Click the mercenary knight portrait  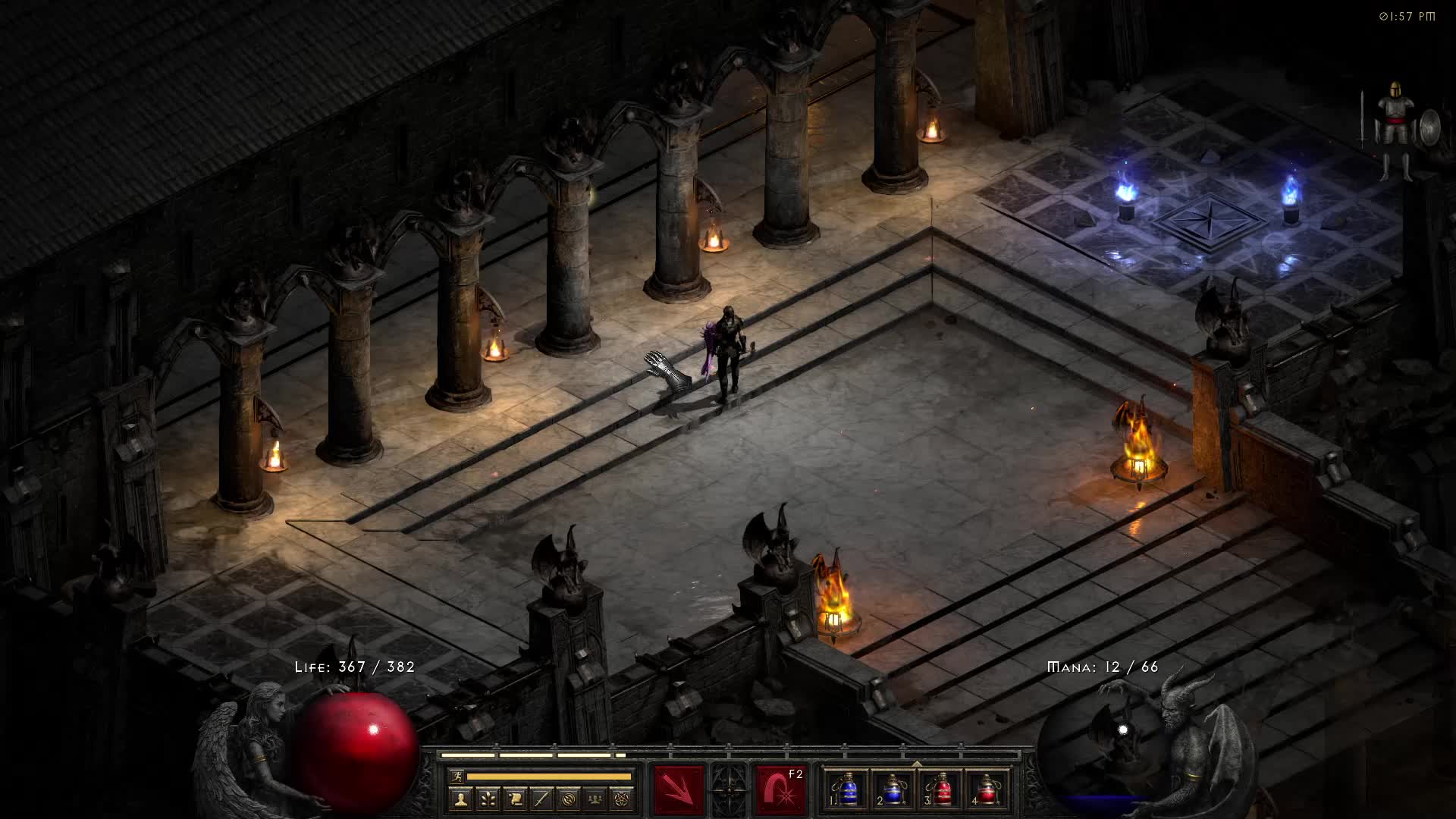pos(1395,129)
